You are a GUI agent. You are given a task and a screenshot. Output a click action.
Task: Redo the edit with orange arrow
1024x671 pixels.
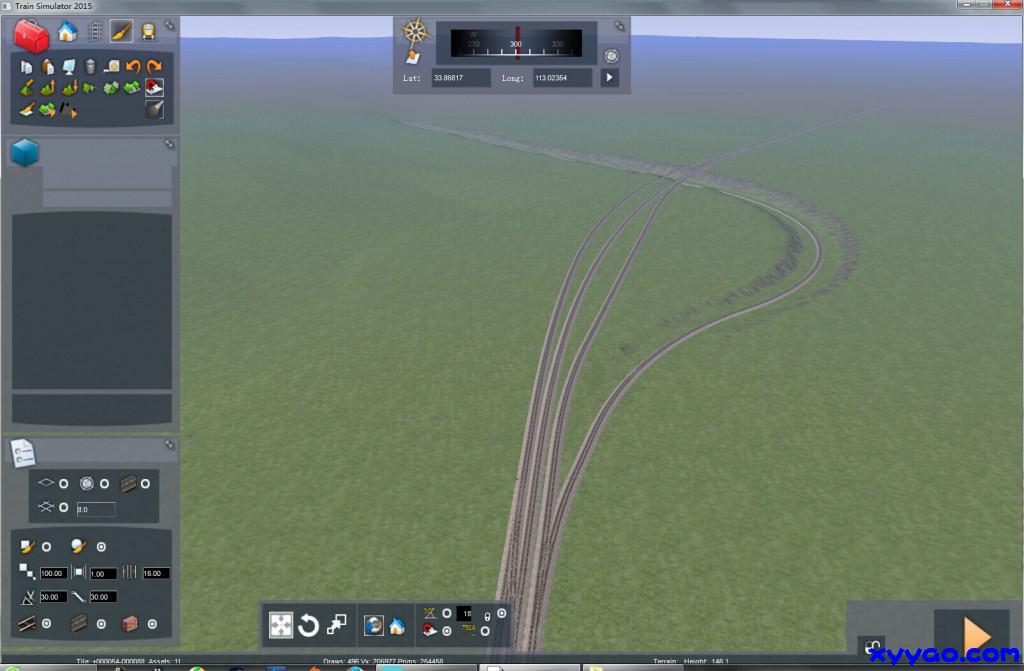click(x=153, y=67)
